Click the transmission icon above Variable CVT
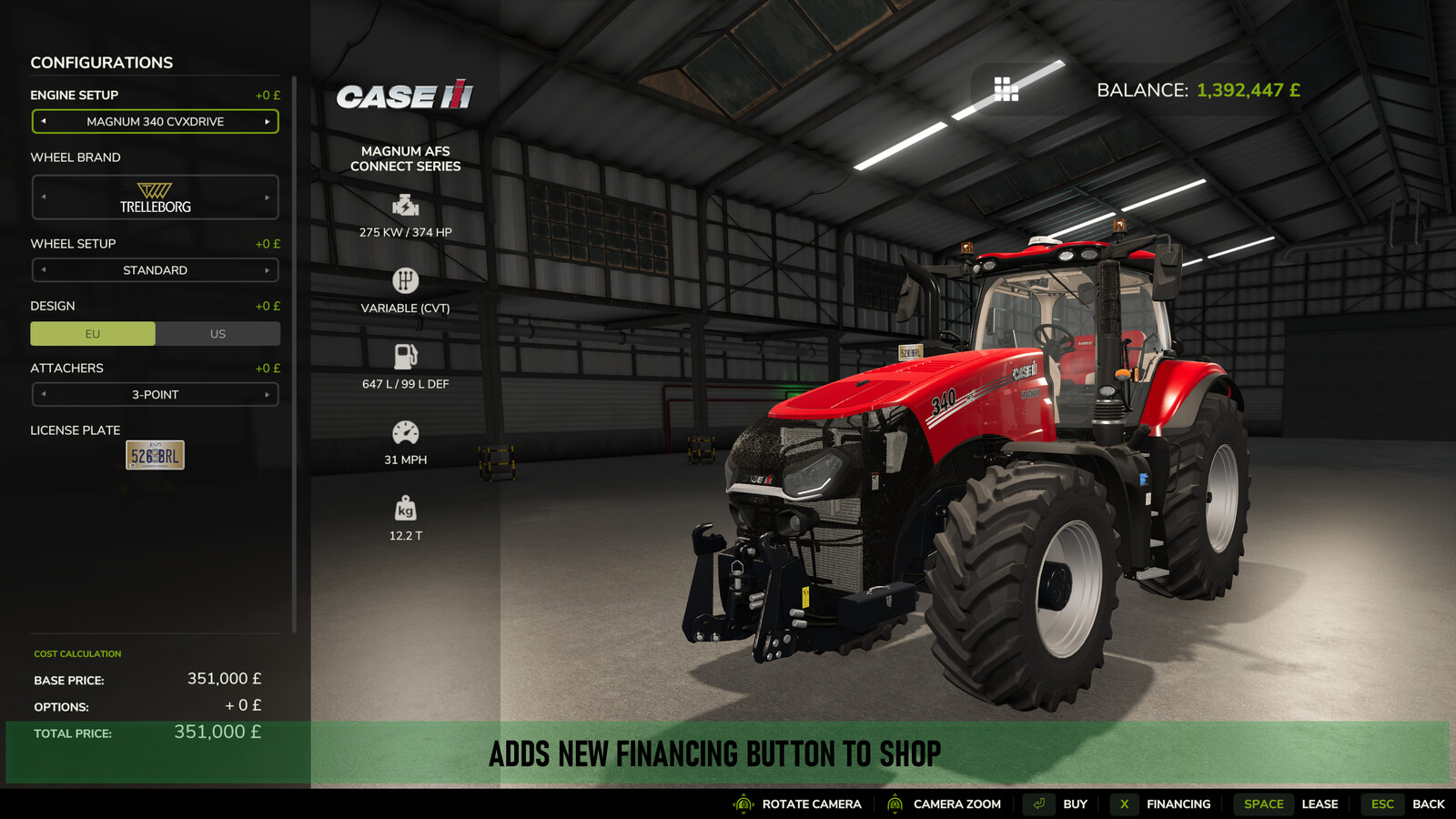The width and height of the screenshot is (1456, 819). 404,278
